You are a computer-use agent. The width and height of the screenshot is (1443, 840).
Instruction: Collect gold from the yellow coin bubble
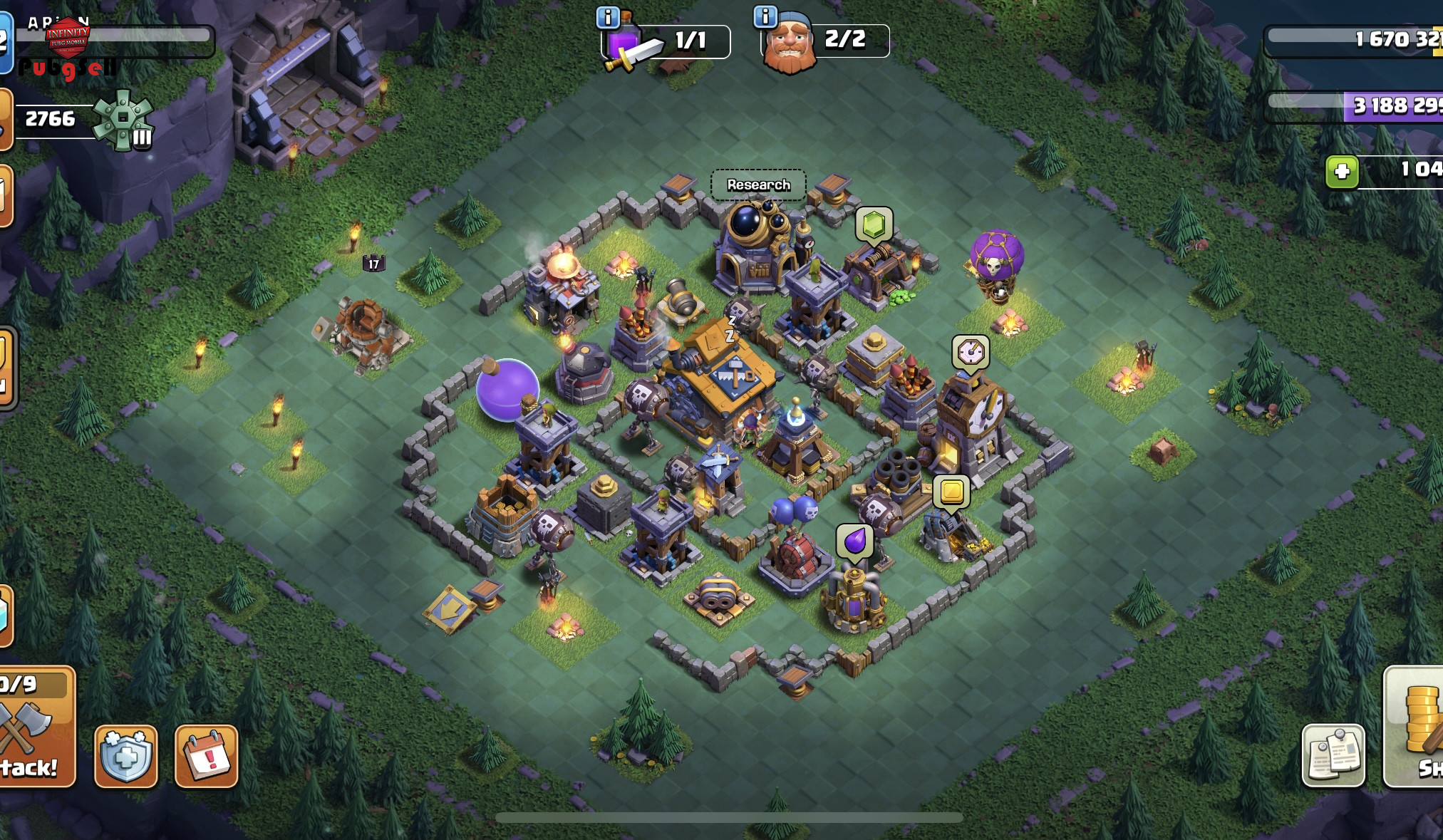coord(951,492)
